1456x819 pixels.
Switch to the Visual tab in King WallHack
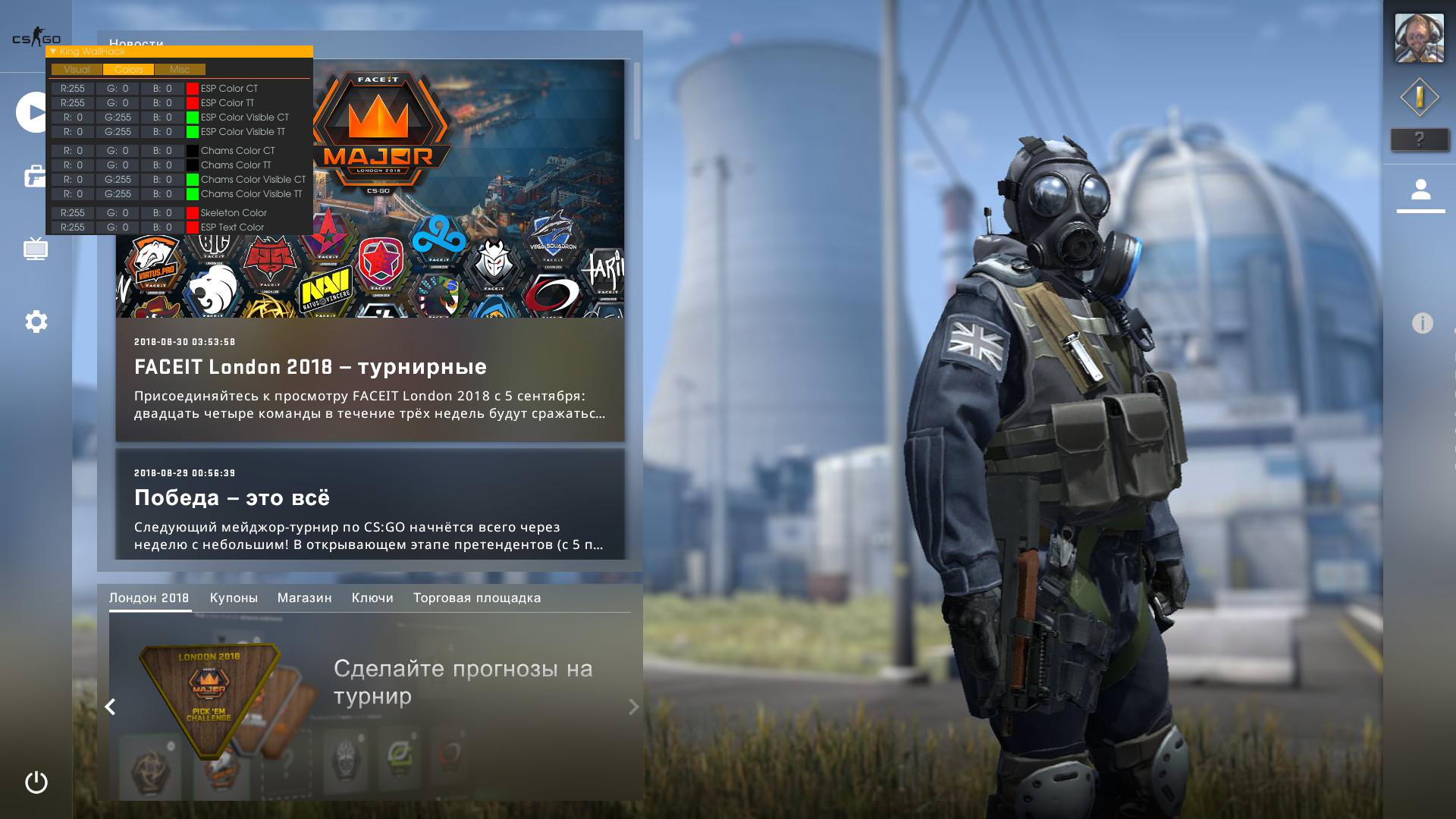tap(77, 70)
